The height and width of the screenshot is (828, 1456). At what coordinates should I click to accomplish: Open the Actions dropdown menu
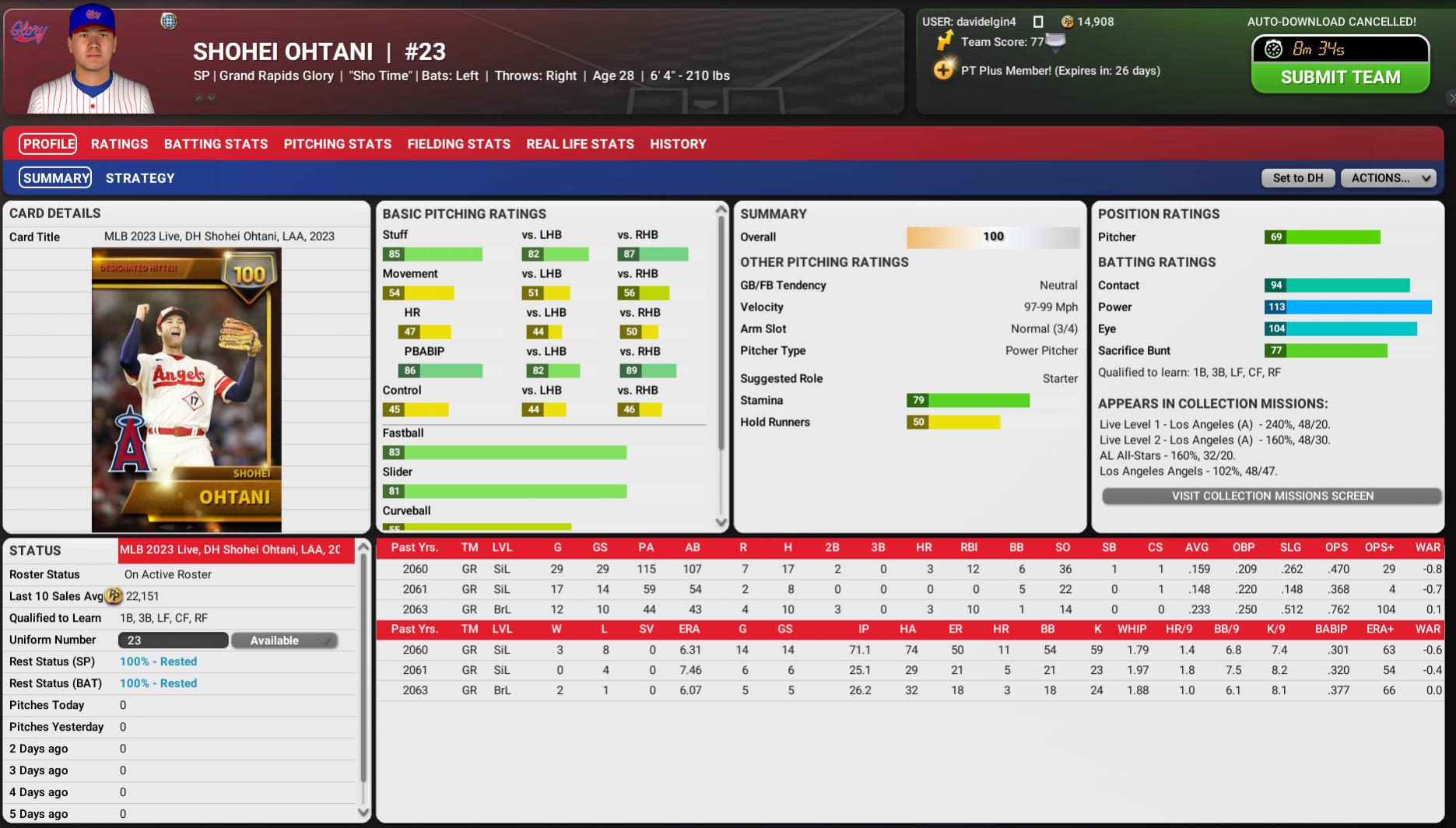[x=1388, y=178]
